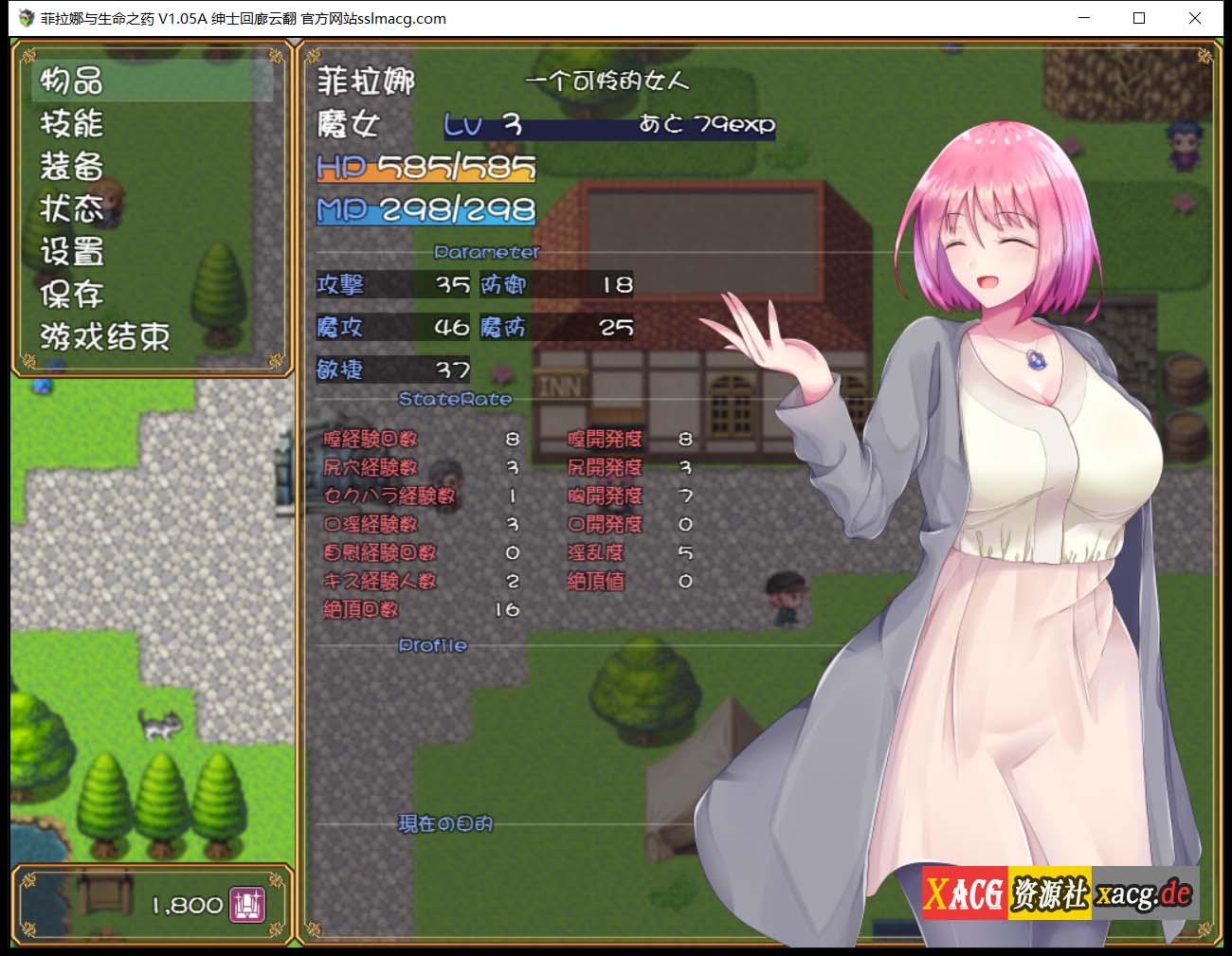Click the HP bar showing 585/585
Viewport: 1232px width, 956px height.
click(425, 168)
